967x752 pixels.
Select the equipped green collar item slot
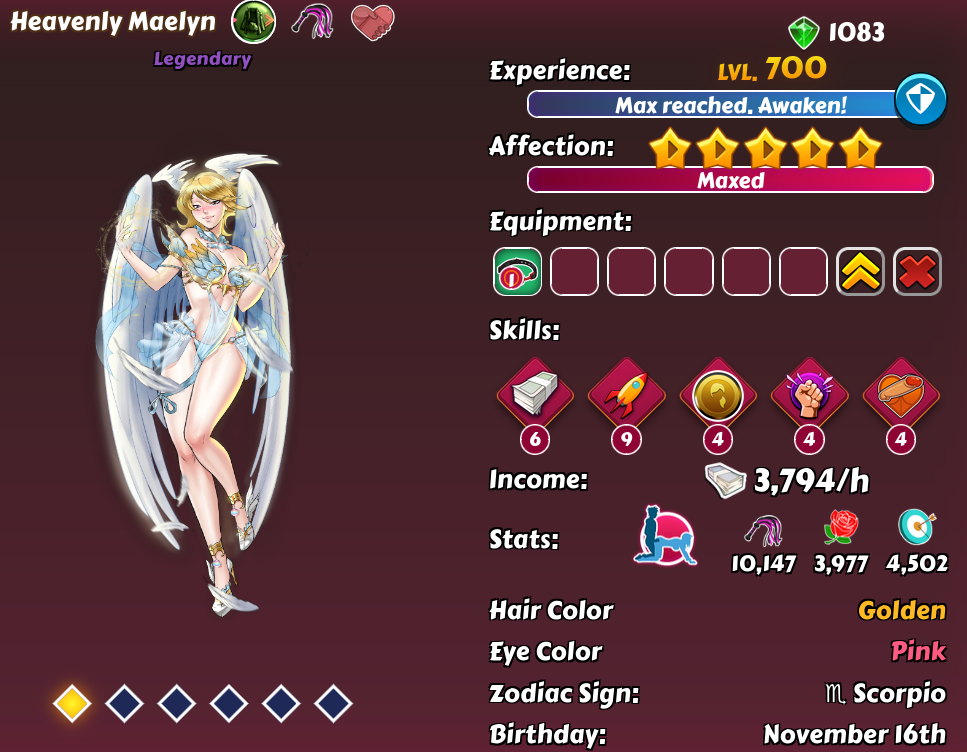(x=518, y=272)
